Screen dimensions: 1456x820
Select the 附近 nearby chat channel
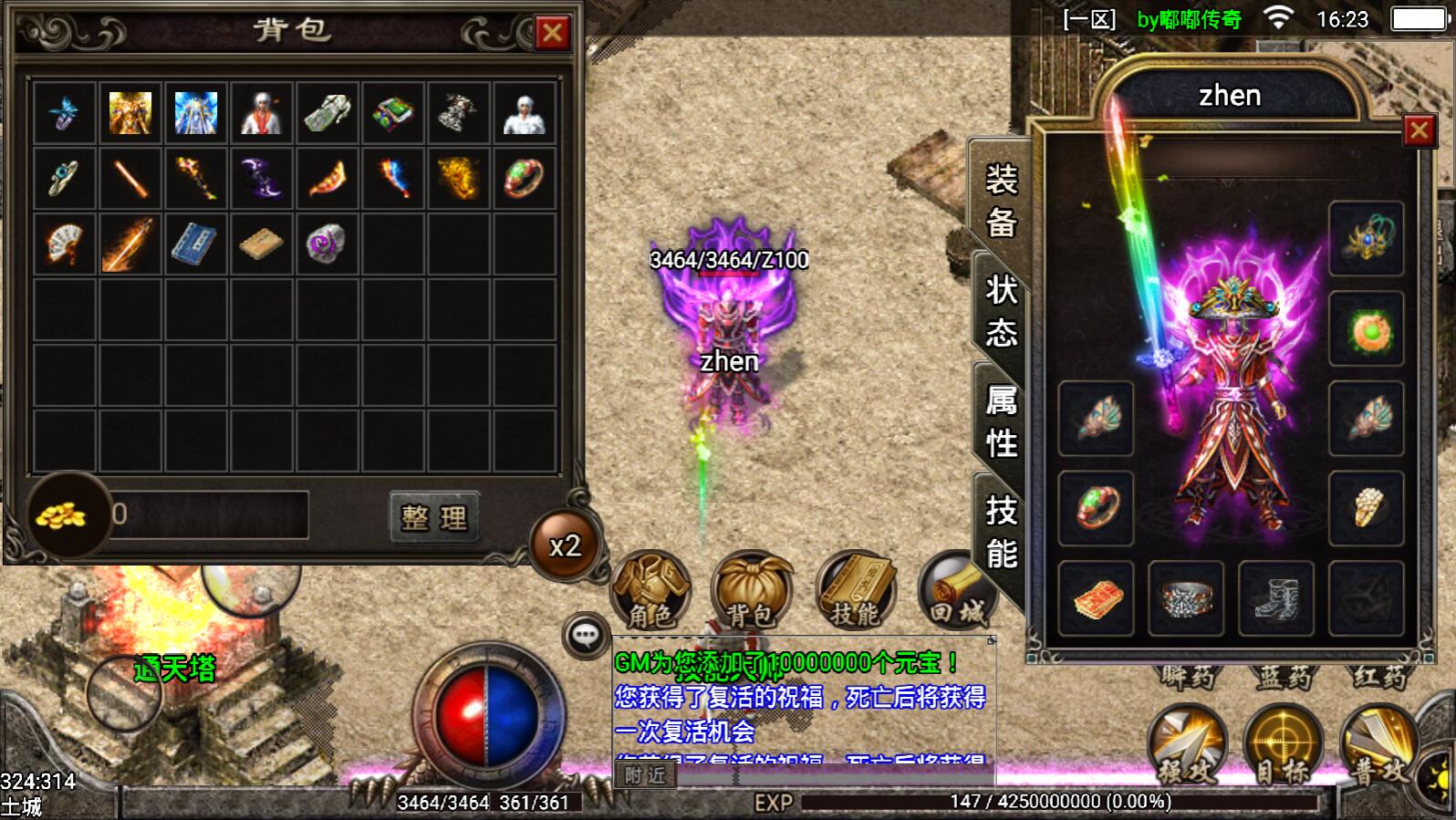(645, 775)
